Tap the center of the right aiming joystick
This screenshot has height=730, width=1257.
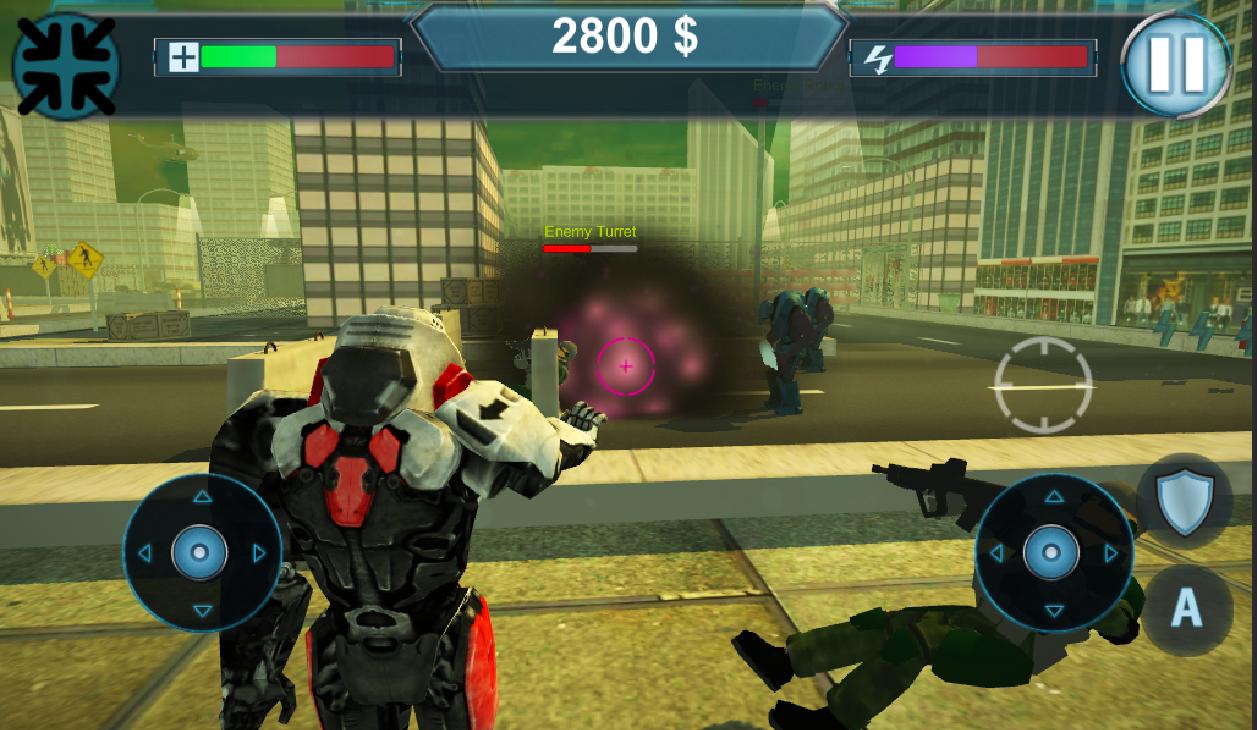(1052, 552)
